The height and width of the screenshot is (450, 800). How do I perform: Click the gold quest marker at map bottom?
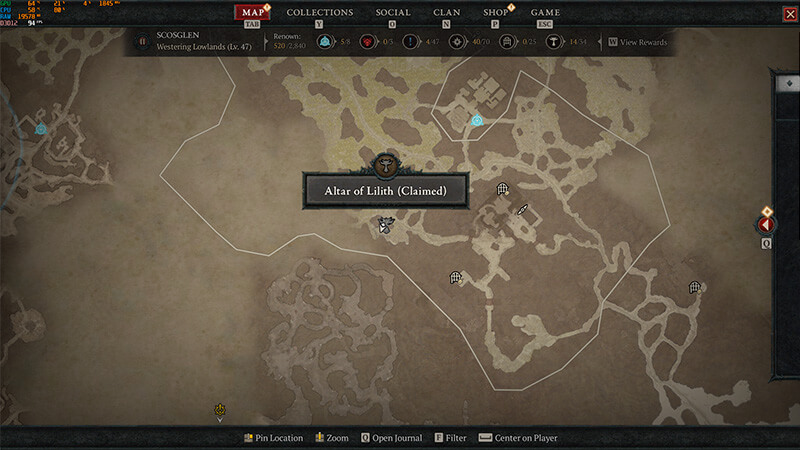[x=220, y=409]
